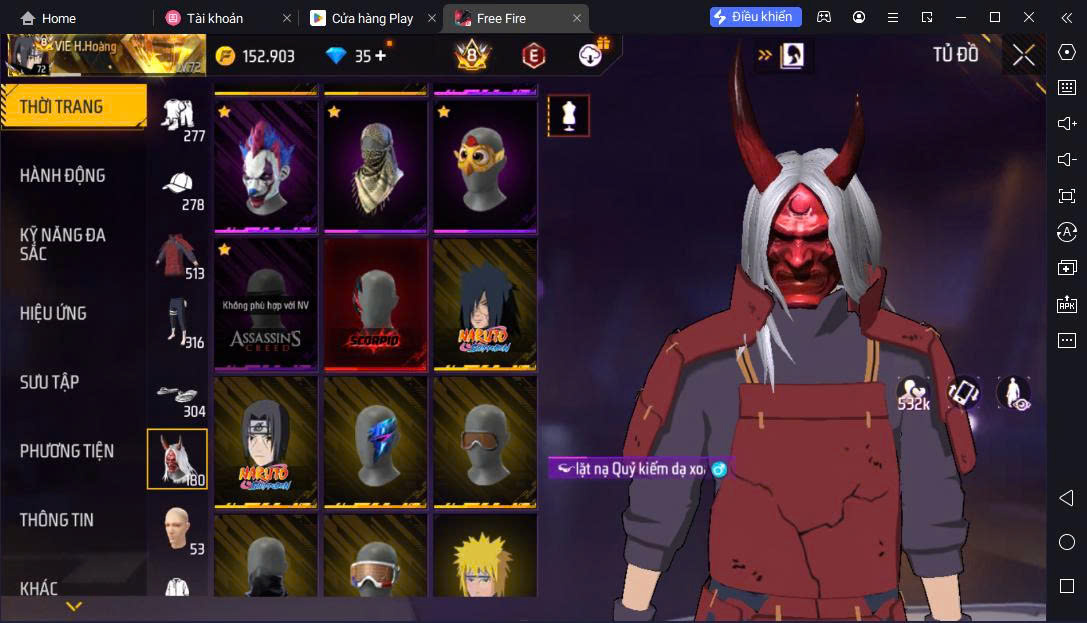Show the PHƯƠNG TIỆN category
Image resolution: width=1087 pixels, height=623 pixels.
coord(67,451)
